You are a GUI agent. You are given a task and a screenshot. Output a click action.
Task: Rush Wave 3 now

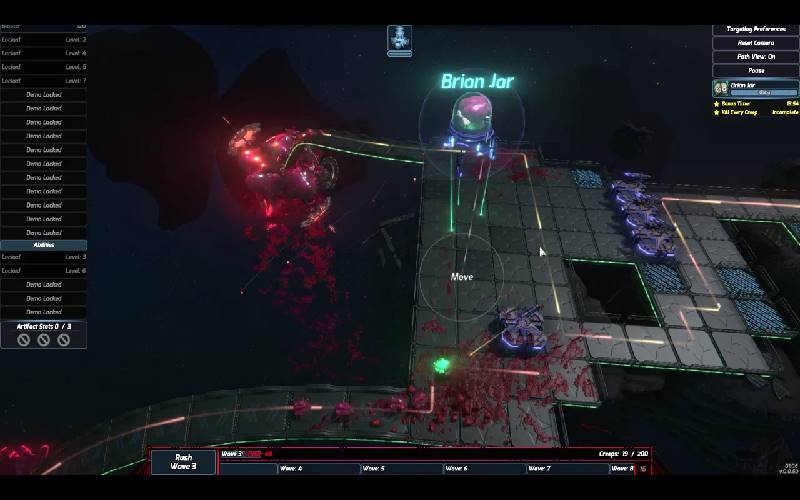tap(183, 462)
